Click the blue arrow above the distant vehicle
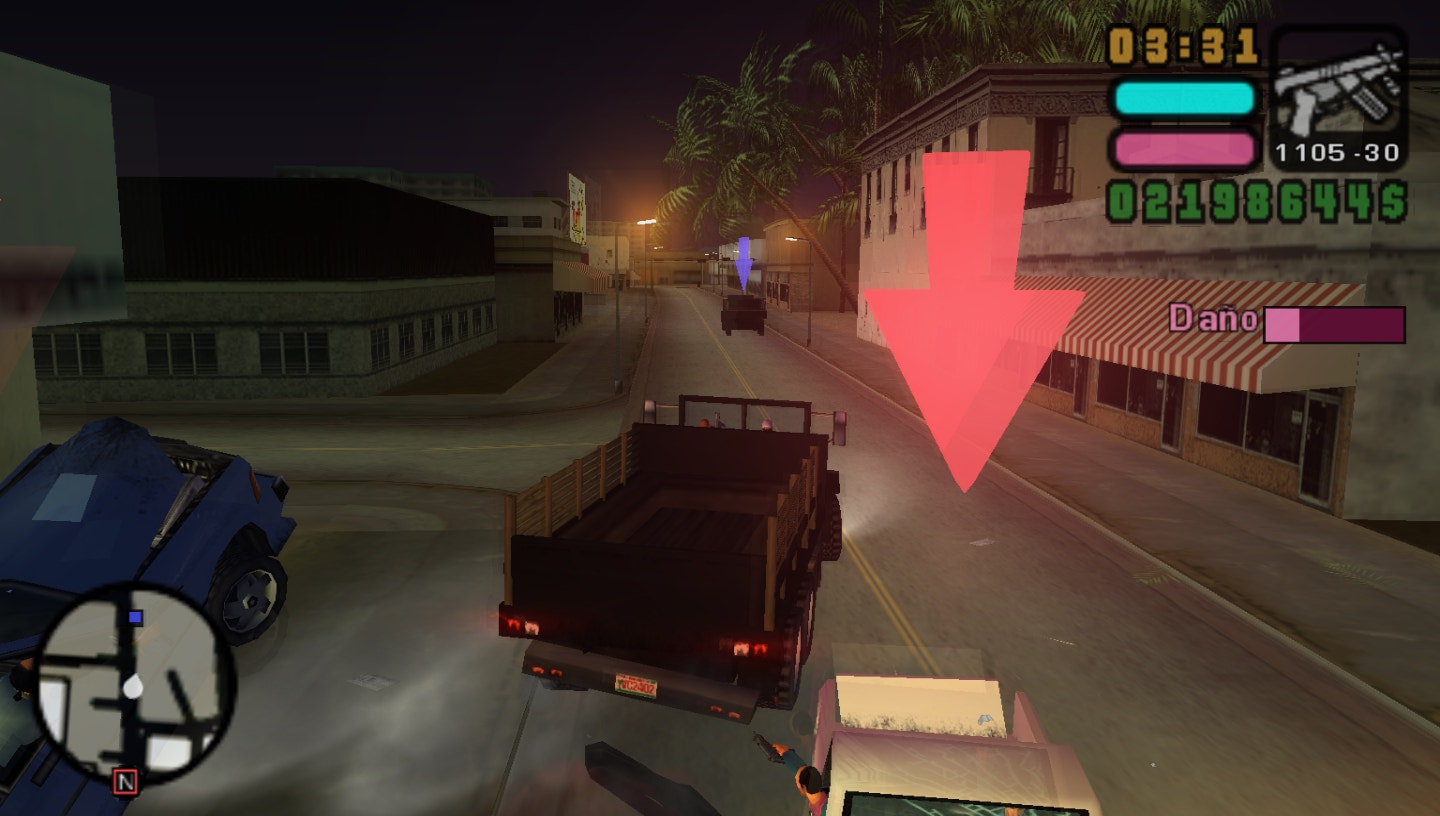Image resolution: width=1440 pixels, height=816 pixels. (742, 263)
